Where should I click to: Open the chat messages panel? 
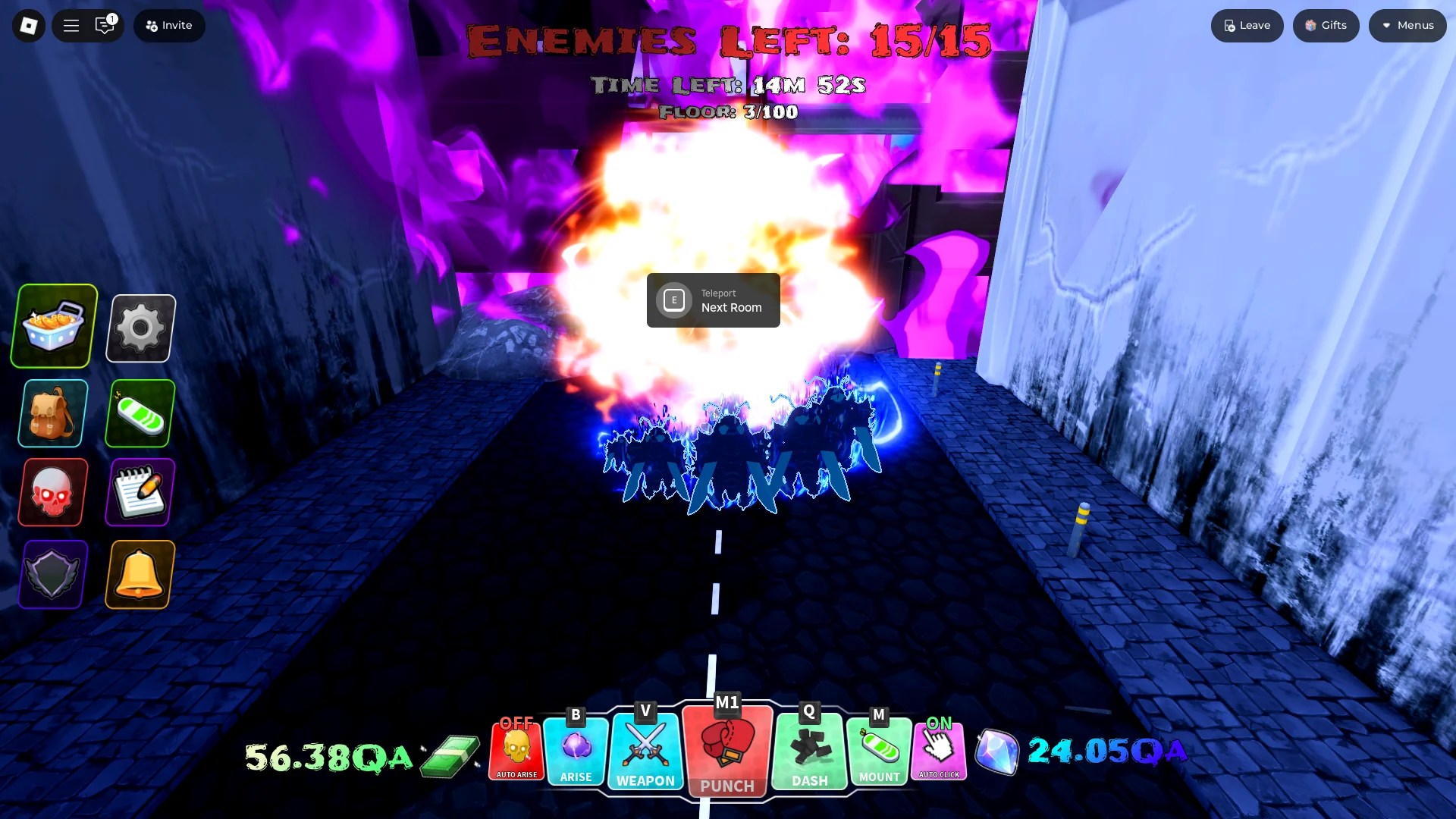(105, 25)
